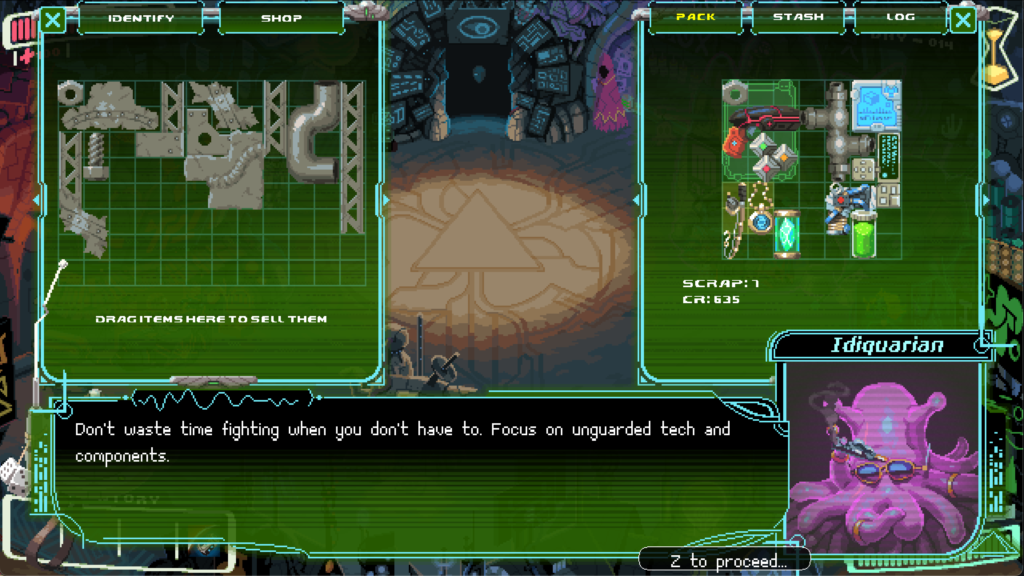Switch to the Stash tab
This screenshot has width=1024, height=576.
pos(798,17)
